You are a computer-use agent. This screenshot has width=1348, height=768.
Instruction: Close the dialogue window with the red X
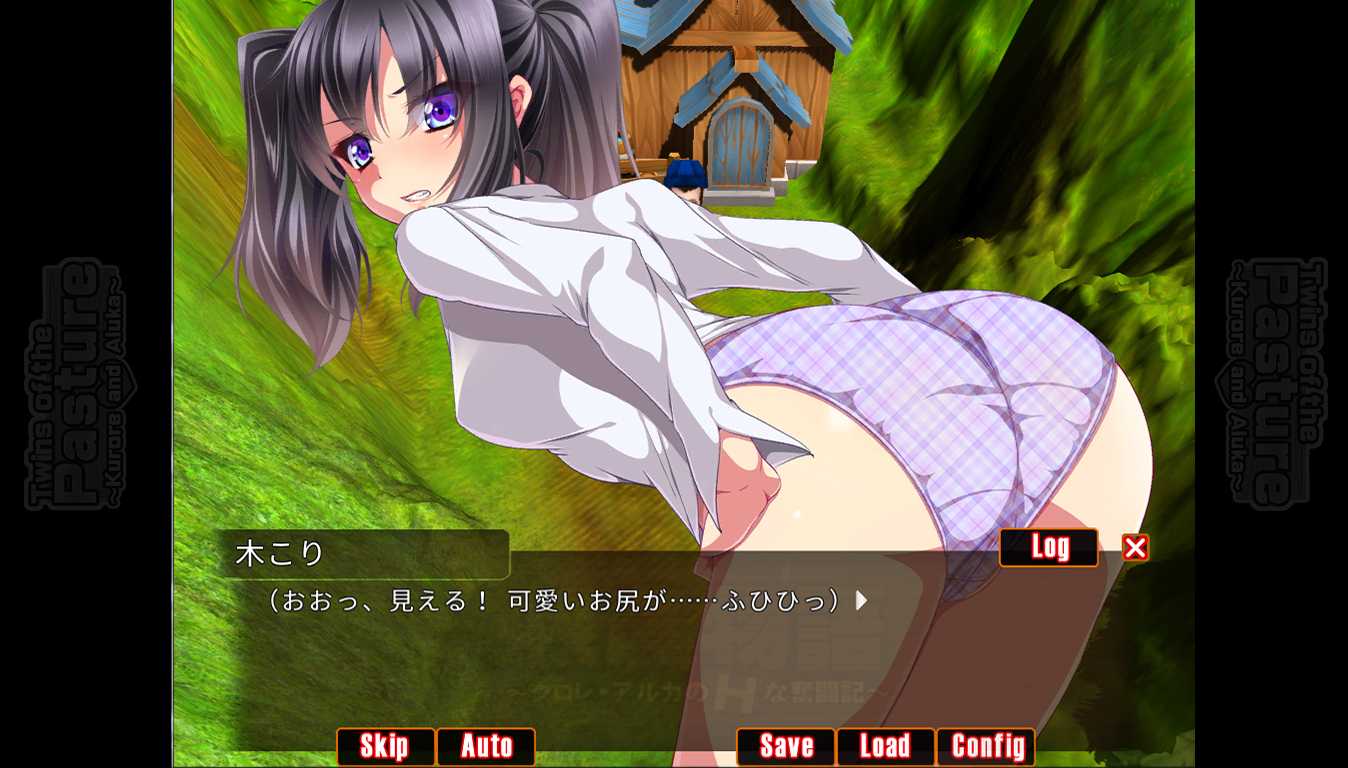coord(1135,548)
